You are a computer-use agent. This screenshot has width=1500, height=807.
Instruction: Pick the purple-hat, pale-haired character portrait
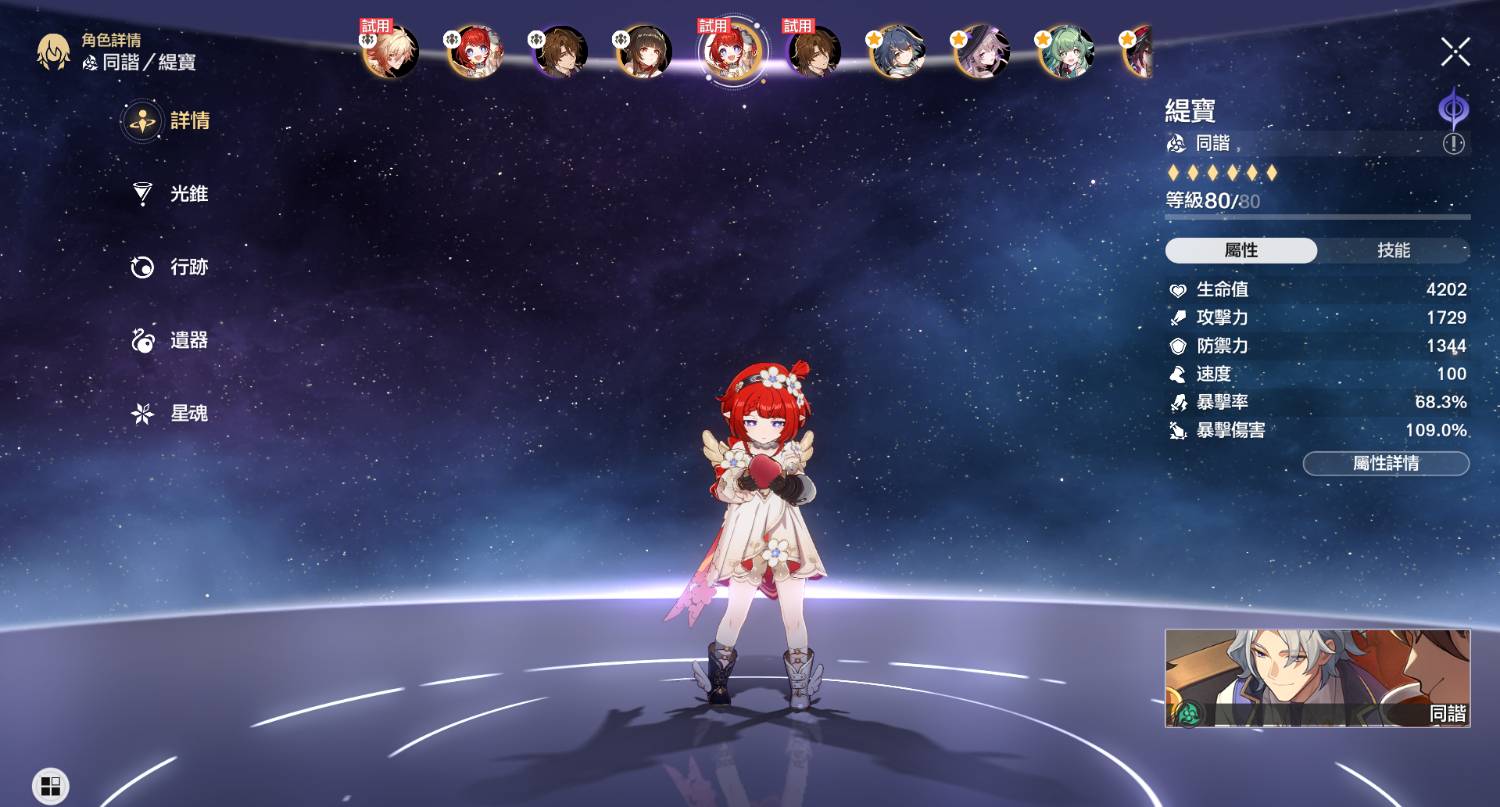[x=981, y=51]
